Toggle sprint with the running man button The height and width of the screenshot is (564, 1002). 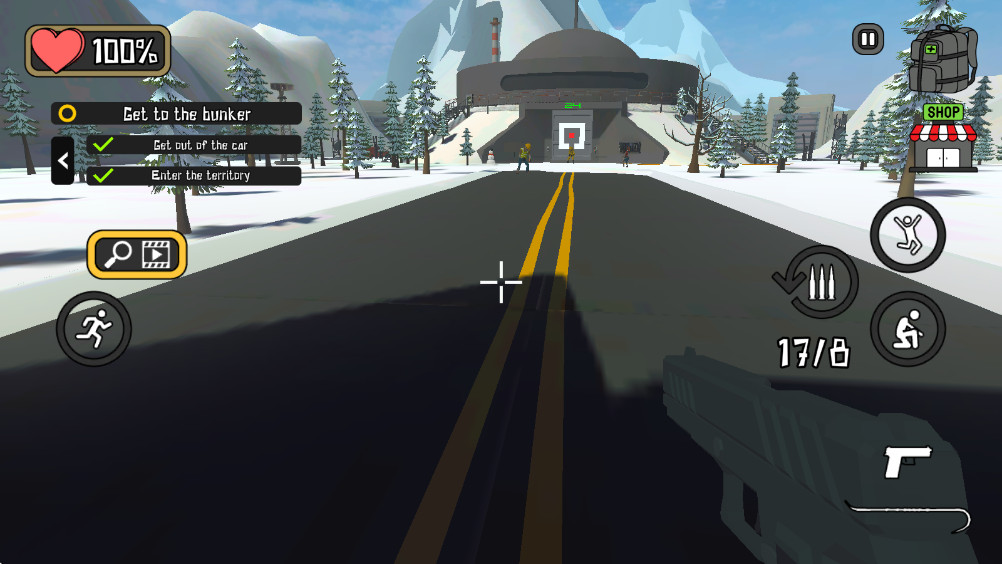94,328
